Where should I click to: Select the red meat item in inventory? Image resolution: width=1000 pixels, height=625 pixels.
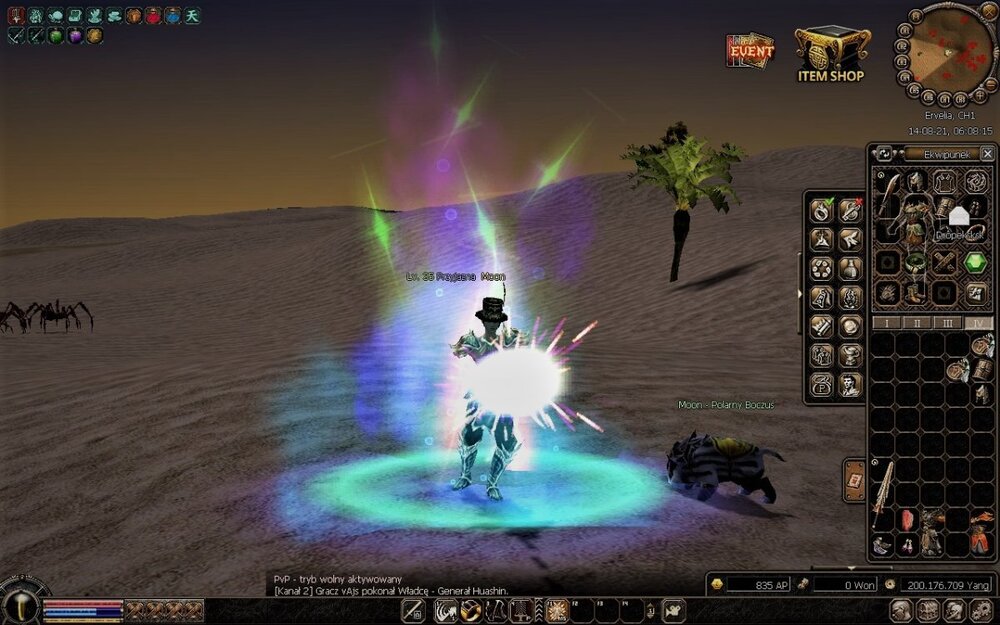pos(907,520)
